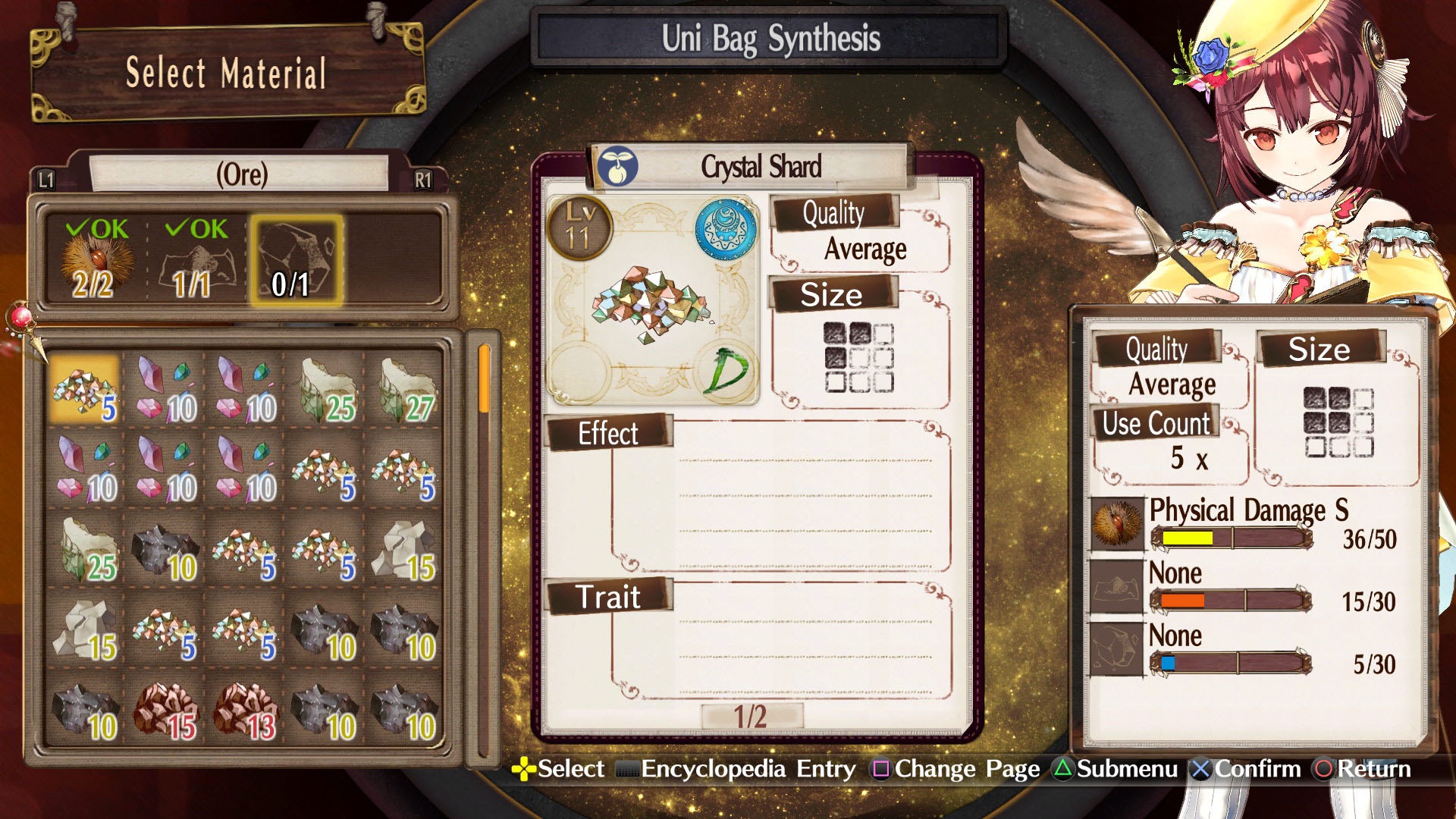
Task: Select the ore ingredient slot showing 0/1
Action: click(296, 259)
